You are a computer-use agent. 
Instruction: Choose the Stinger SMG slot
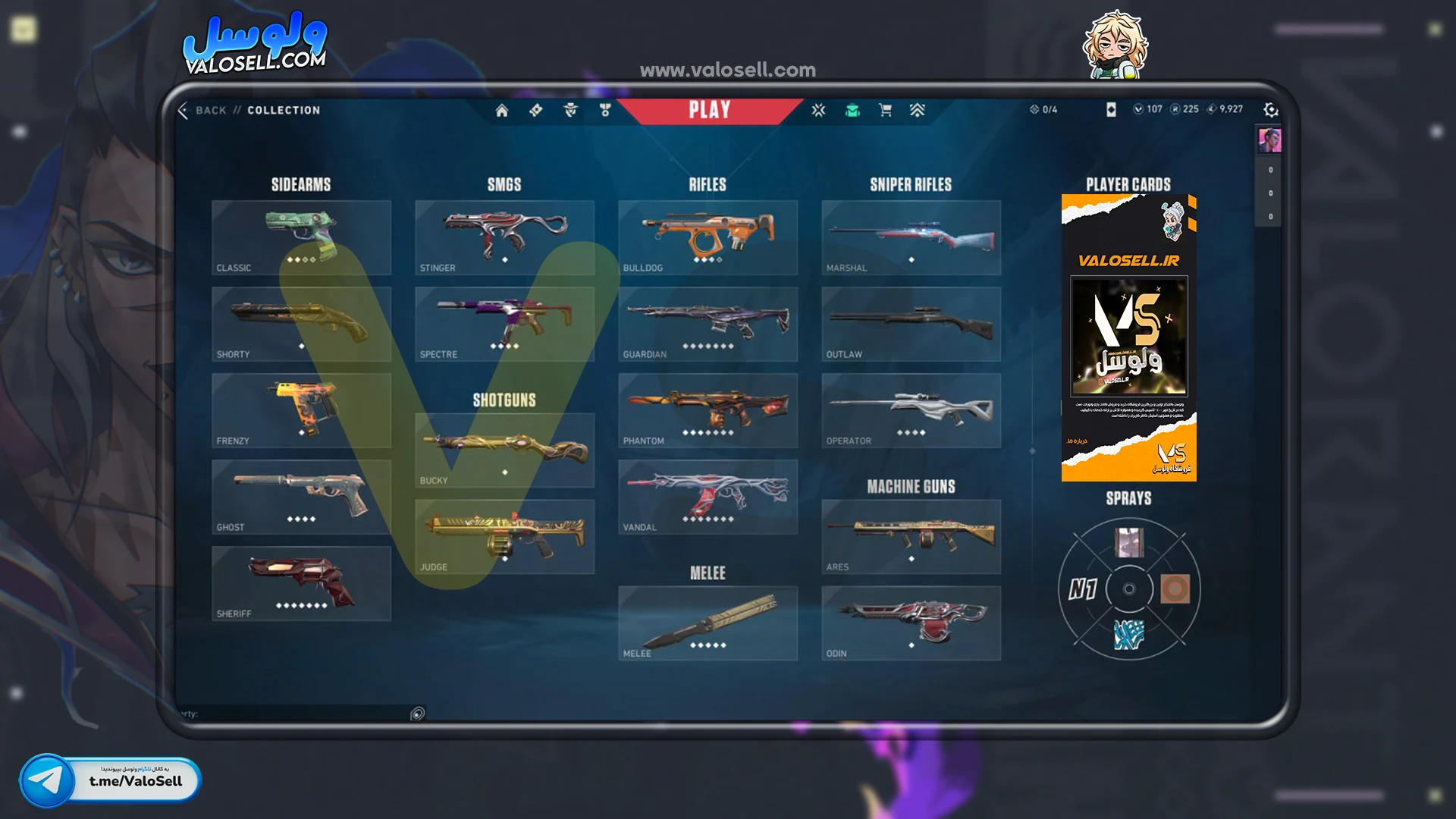pyautogui.click(x=504, y=237)
